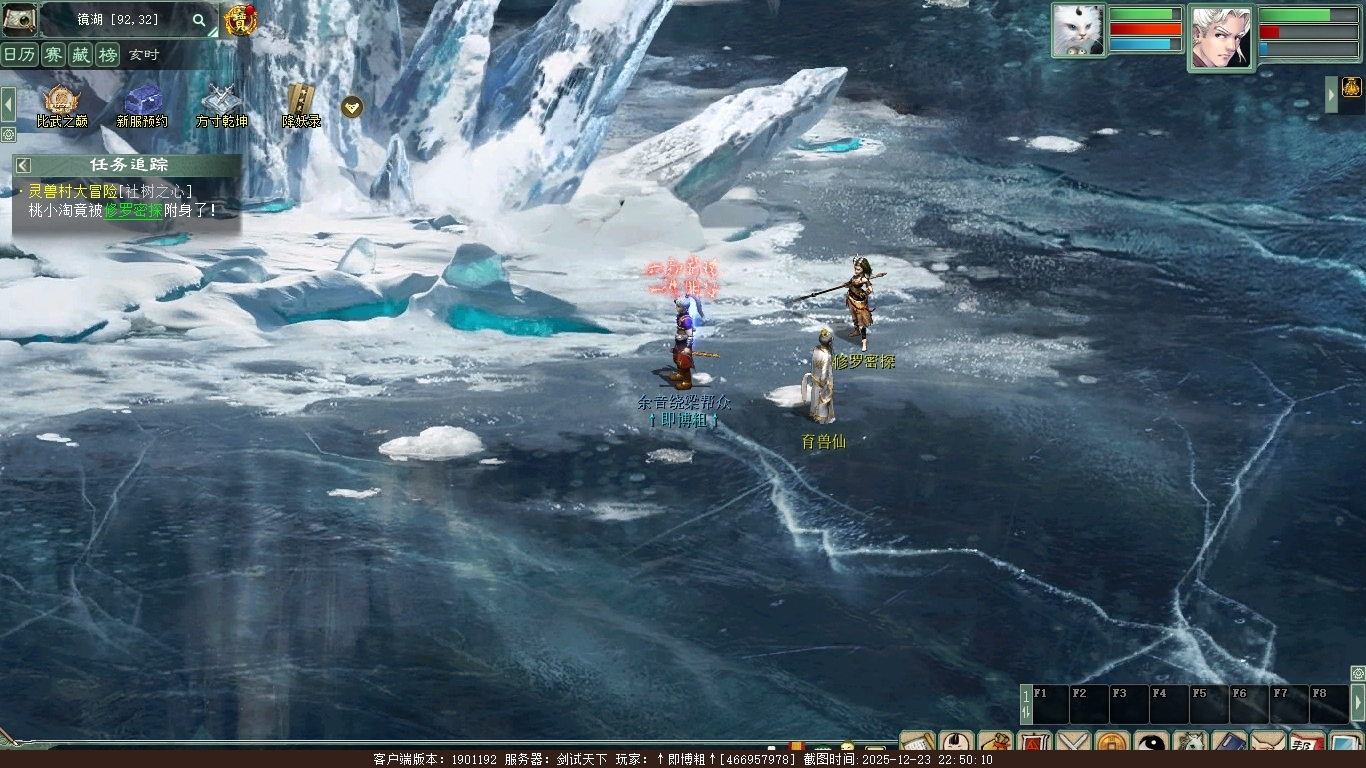This screenshot has height=768, width=1366.
Task: Open the crossed swords menu icon
Action: coord(1073,745)
